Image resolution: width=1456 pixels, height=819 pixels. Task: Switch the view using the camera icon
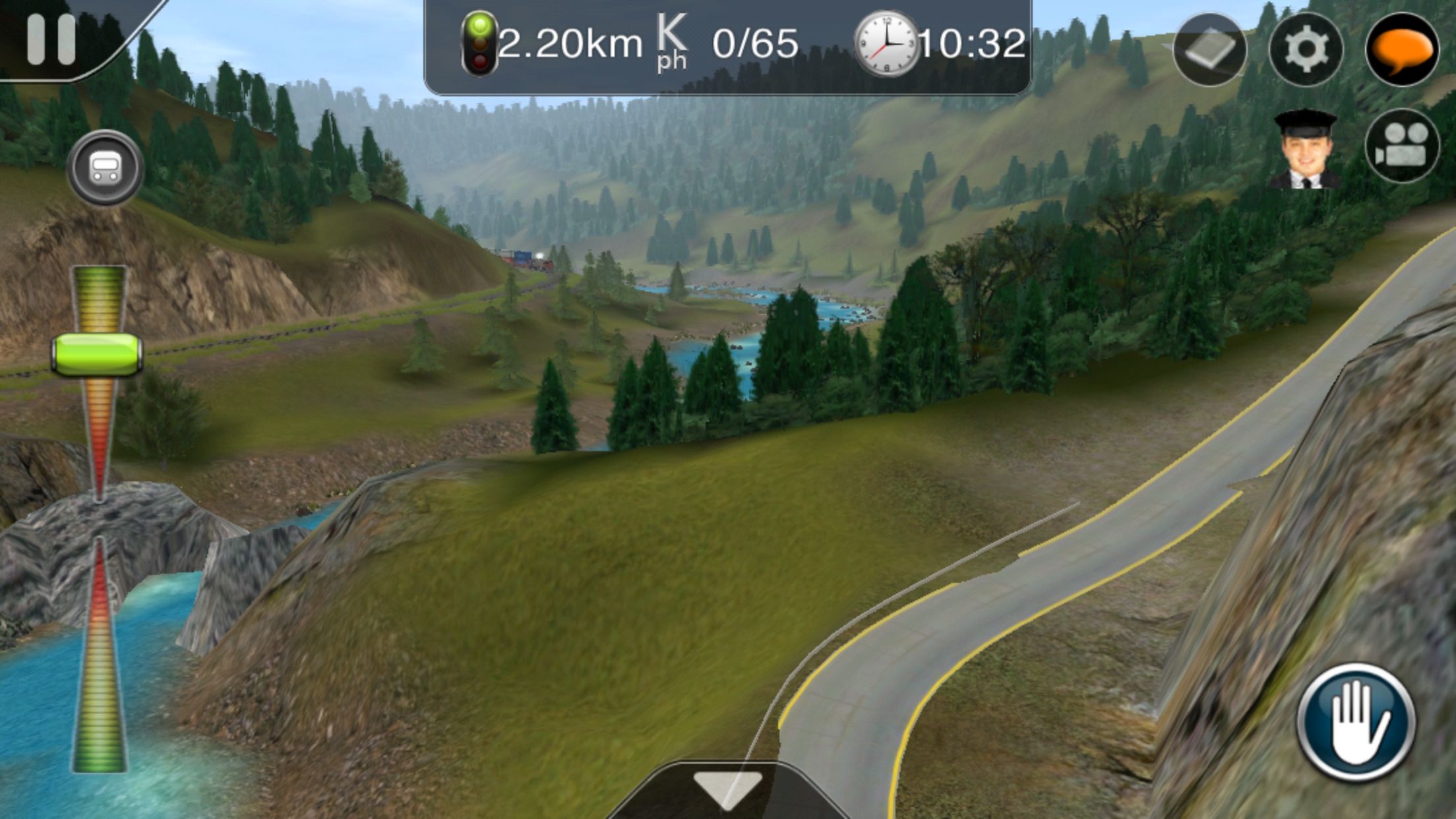pos(1402,146)
